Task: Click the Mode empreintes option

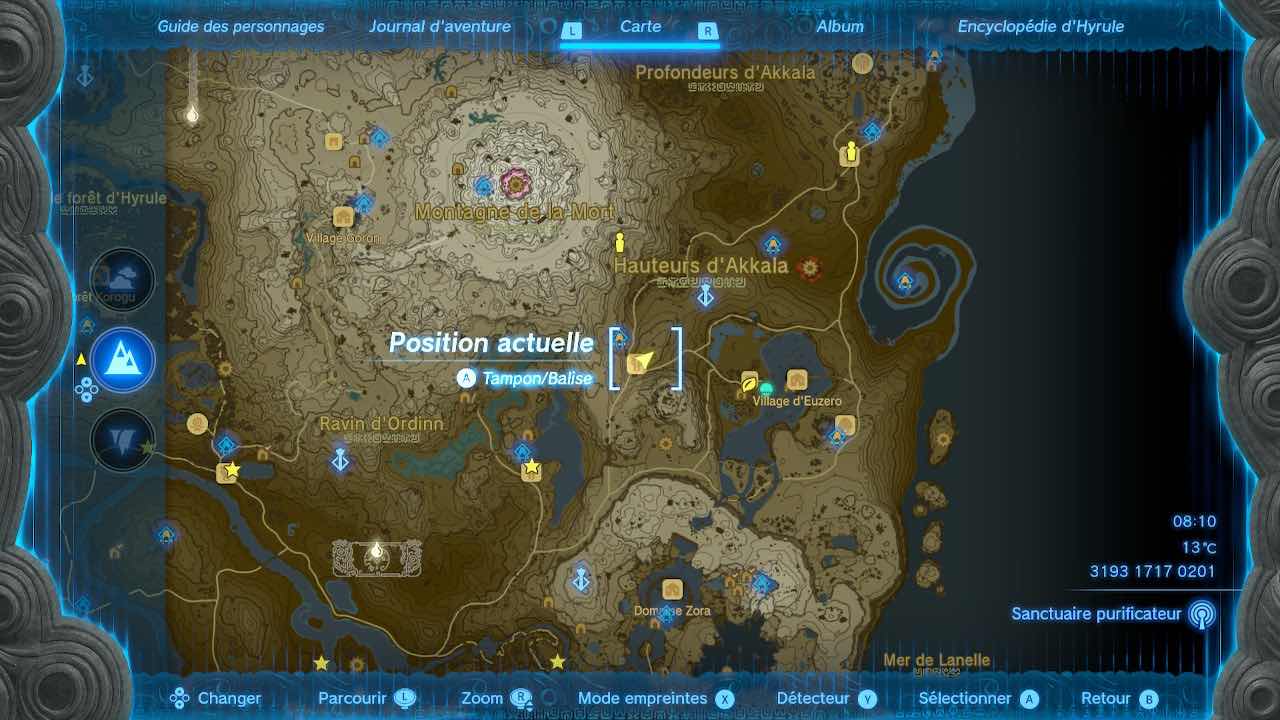Action: click(655, 699)
